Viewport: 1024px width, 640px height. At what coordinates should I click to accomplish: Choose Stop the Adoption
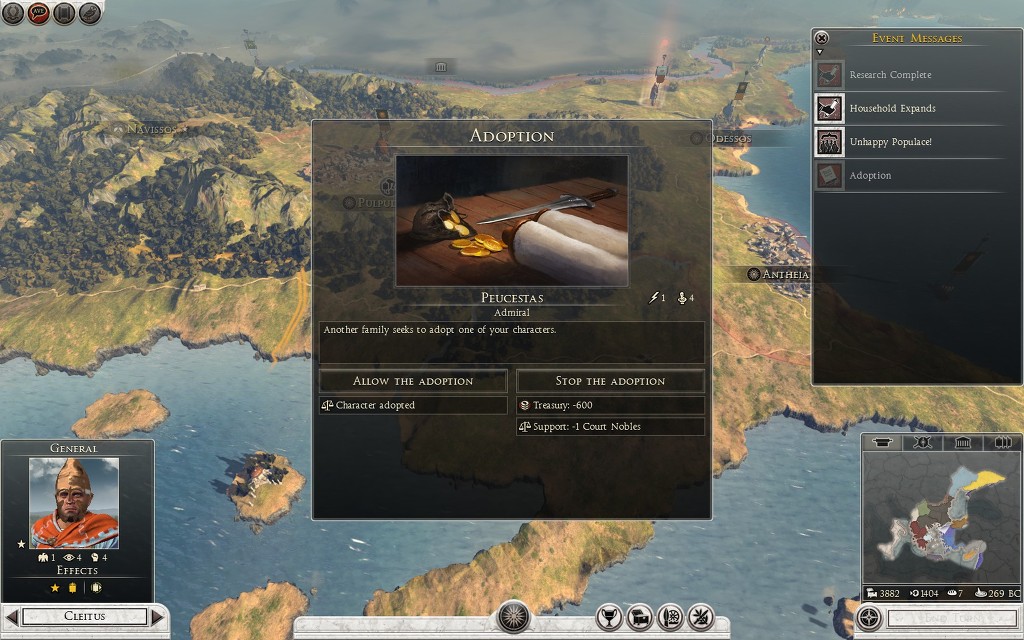point(610,381)
